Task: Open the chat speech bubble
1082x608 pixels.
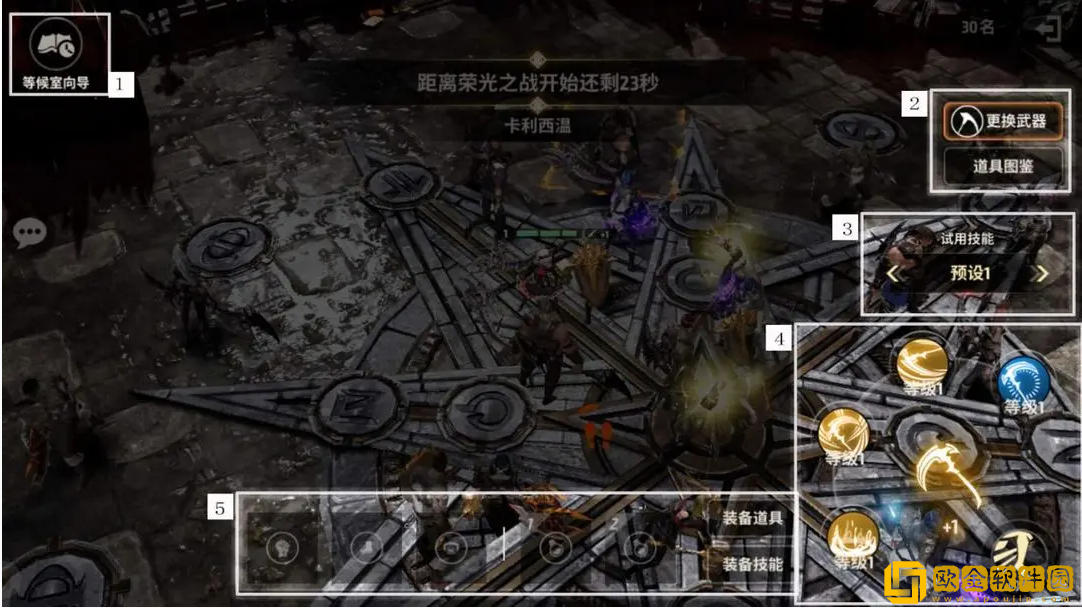Action: coord(30,233)
